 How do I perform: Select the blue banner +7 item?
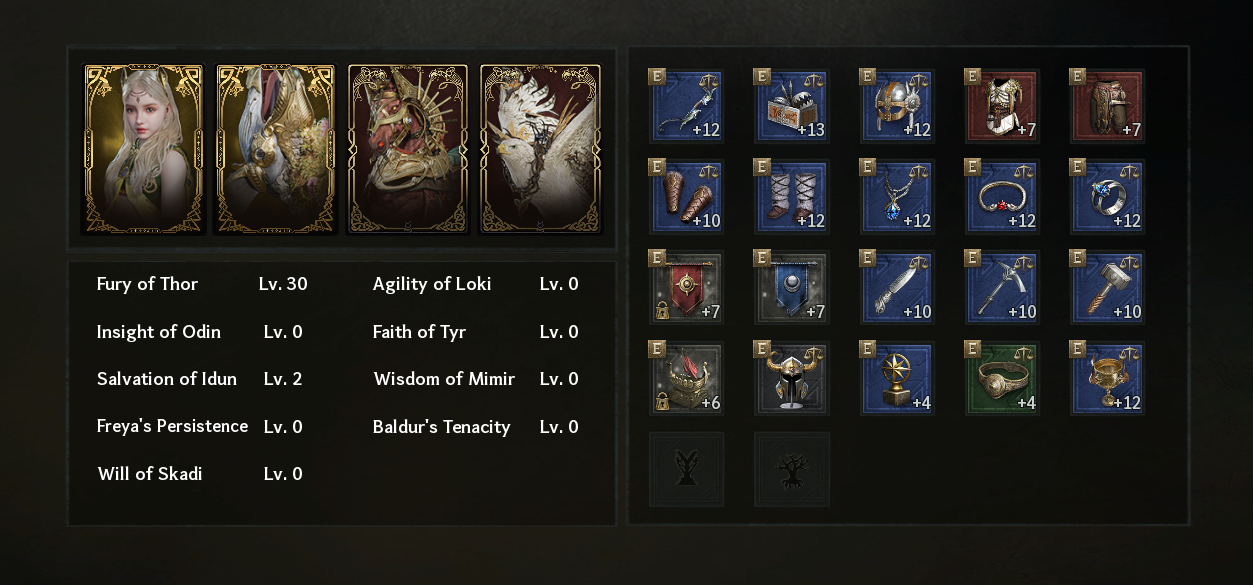(792, 288)
